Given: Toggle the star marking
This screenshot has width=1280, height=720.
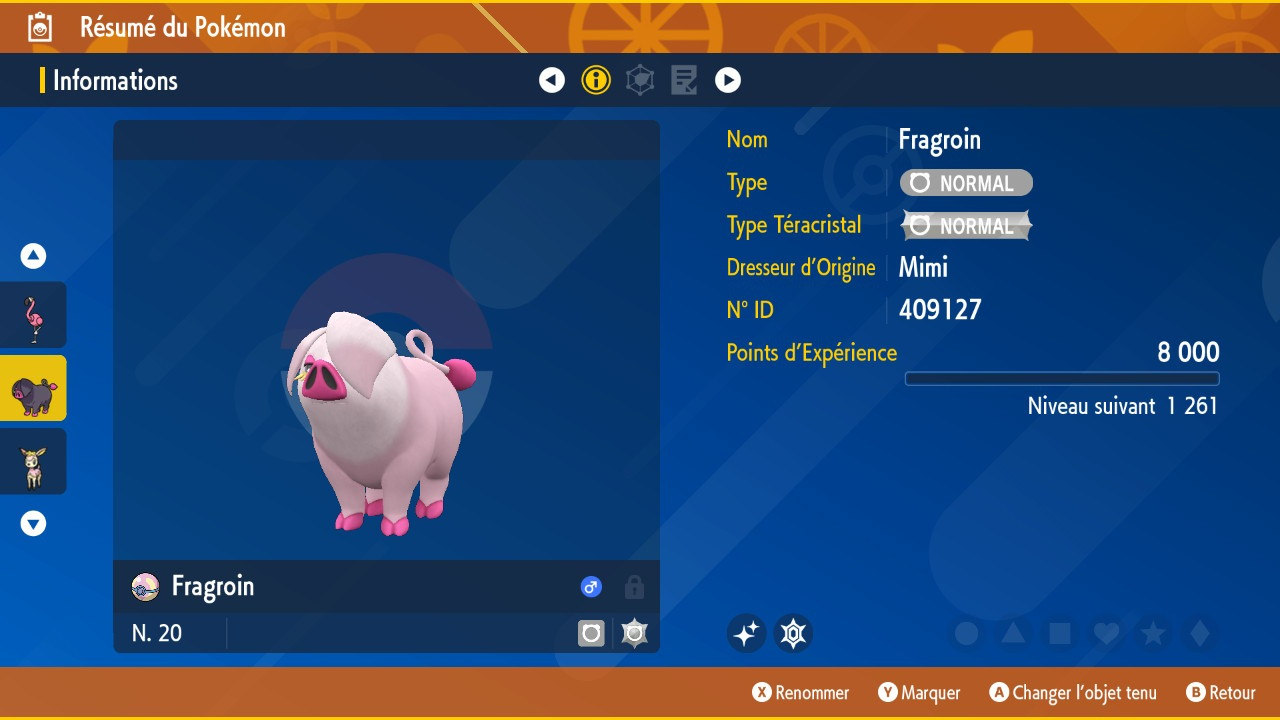Looking at the screenshot, I should [1153, 634].
